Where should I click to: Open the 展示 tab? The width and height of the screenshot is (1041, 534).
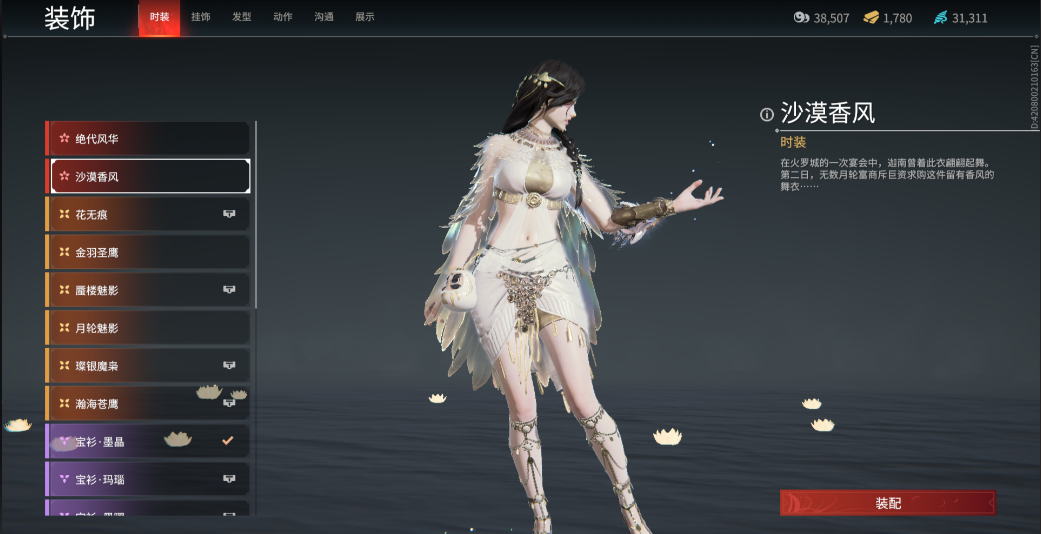click(365, 17)
